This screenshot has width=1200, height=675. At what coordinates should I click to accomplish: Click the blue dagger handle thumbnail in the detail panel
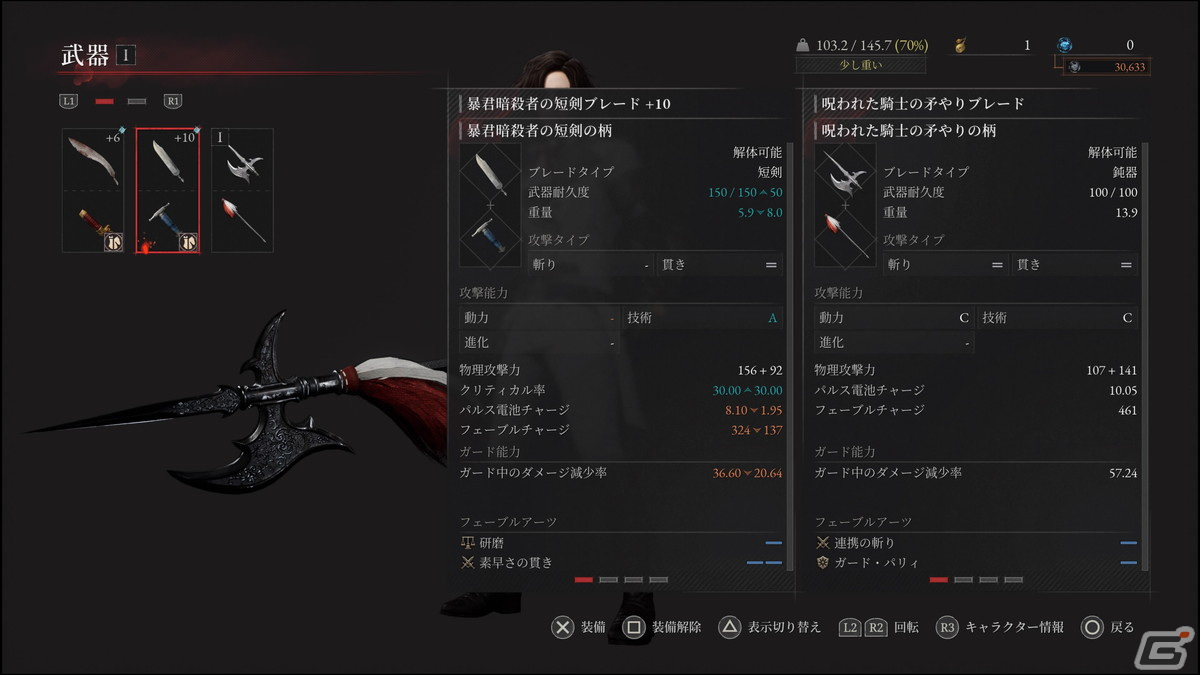pos(490,235)
